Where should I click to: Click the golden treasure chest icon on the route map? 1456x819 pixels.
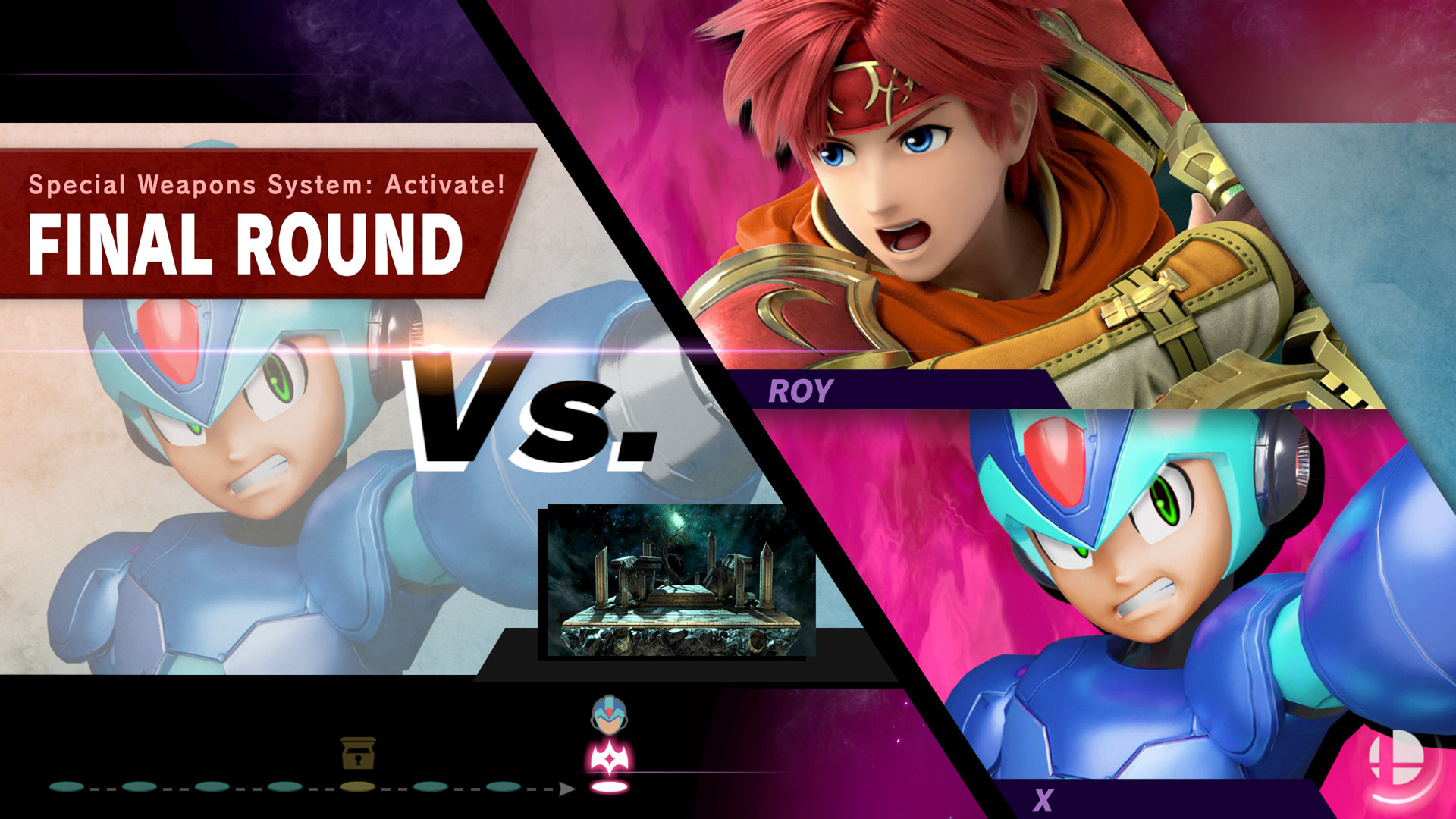pyautogui.click(x=357, y=753)
